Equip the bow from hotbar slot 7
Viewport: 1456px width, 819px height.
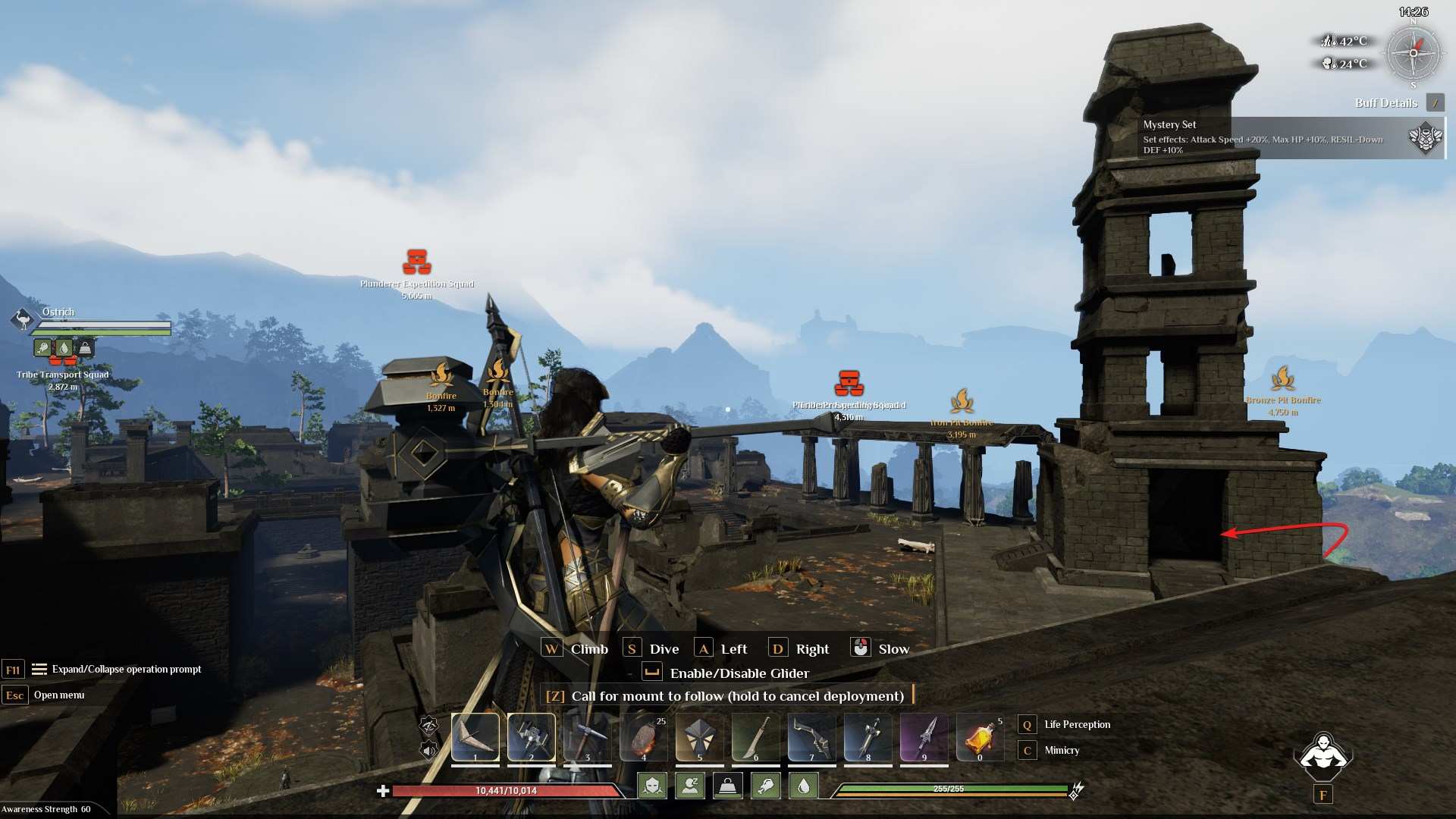pyautogui.click(x=812, y=737)
